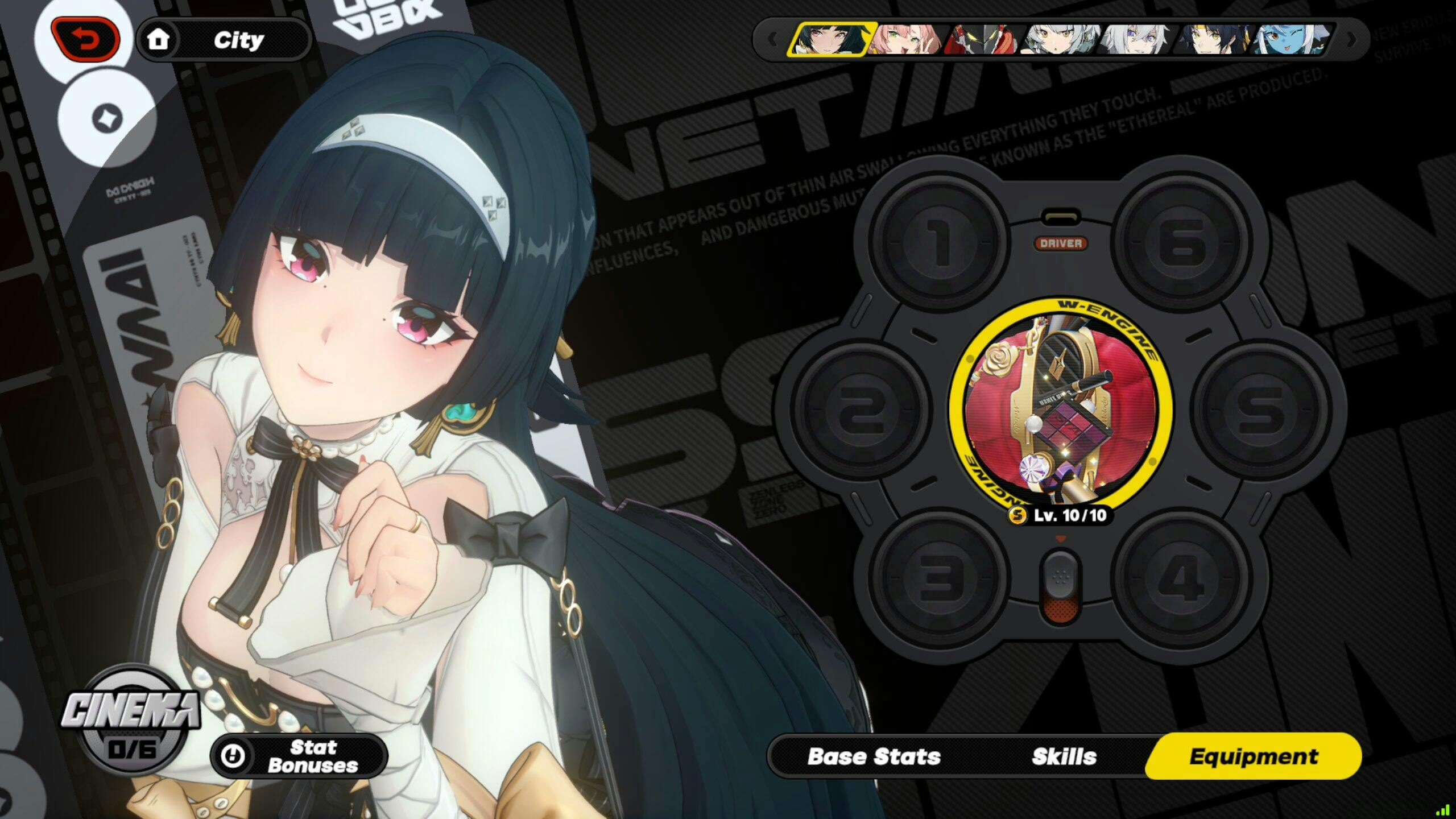Switch to the Base Stats tab
The height and width of the screenshot is (819, 1456).
coord(874,756)
